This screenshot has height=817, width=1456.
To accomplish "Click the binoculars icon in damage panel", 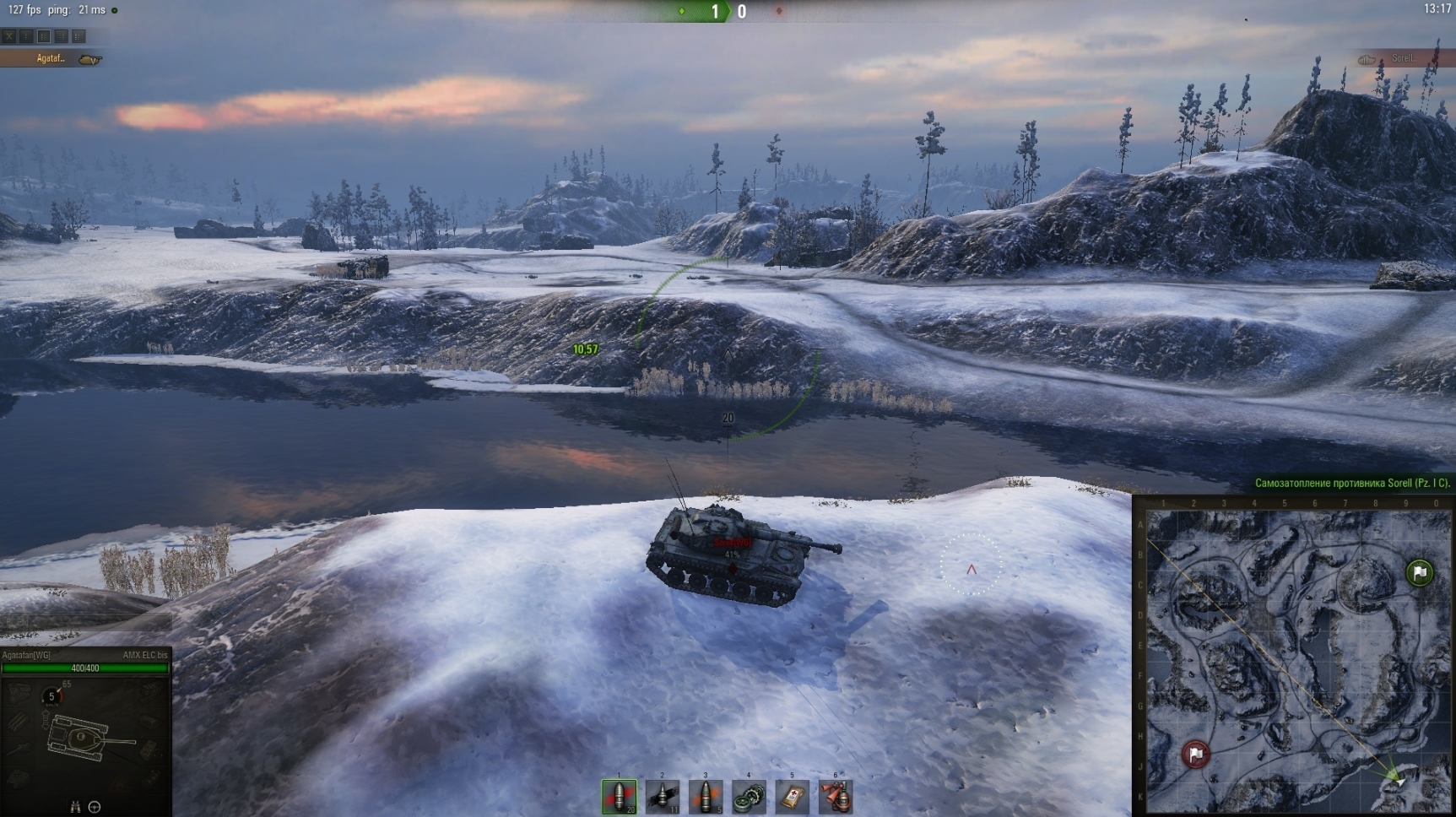I will (x=75, y=807).
